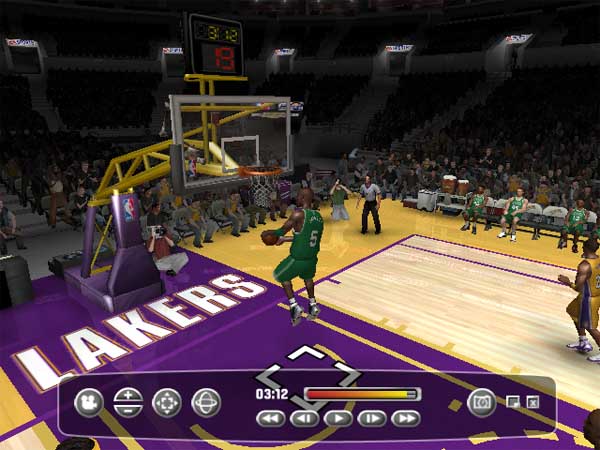
Task: Click the replay timeline progress bar
Action: (361, 394)
